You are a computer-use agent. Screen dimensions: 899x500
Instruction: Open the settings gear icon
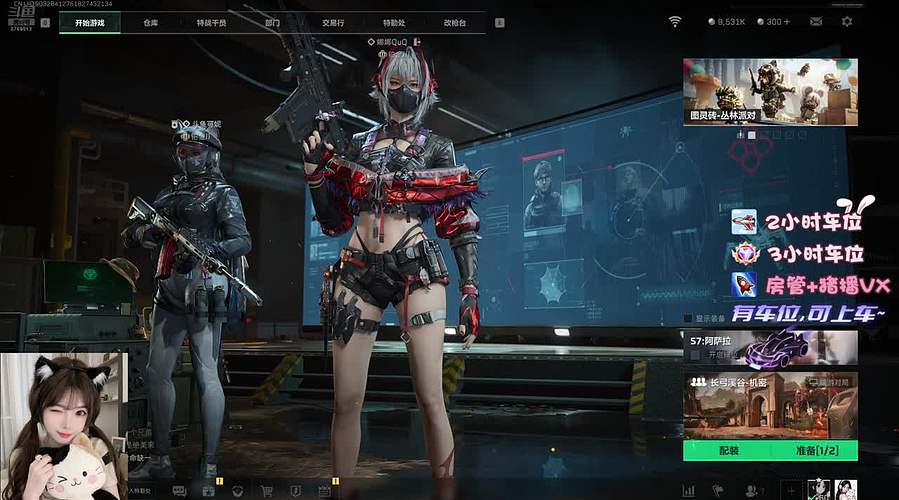pos(848,21)
